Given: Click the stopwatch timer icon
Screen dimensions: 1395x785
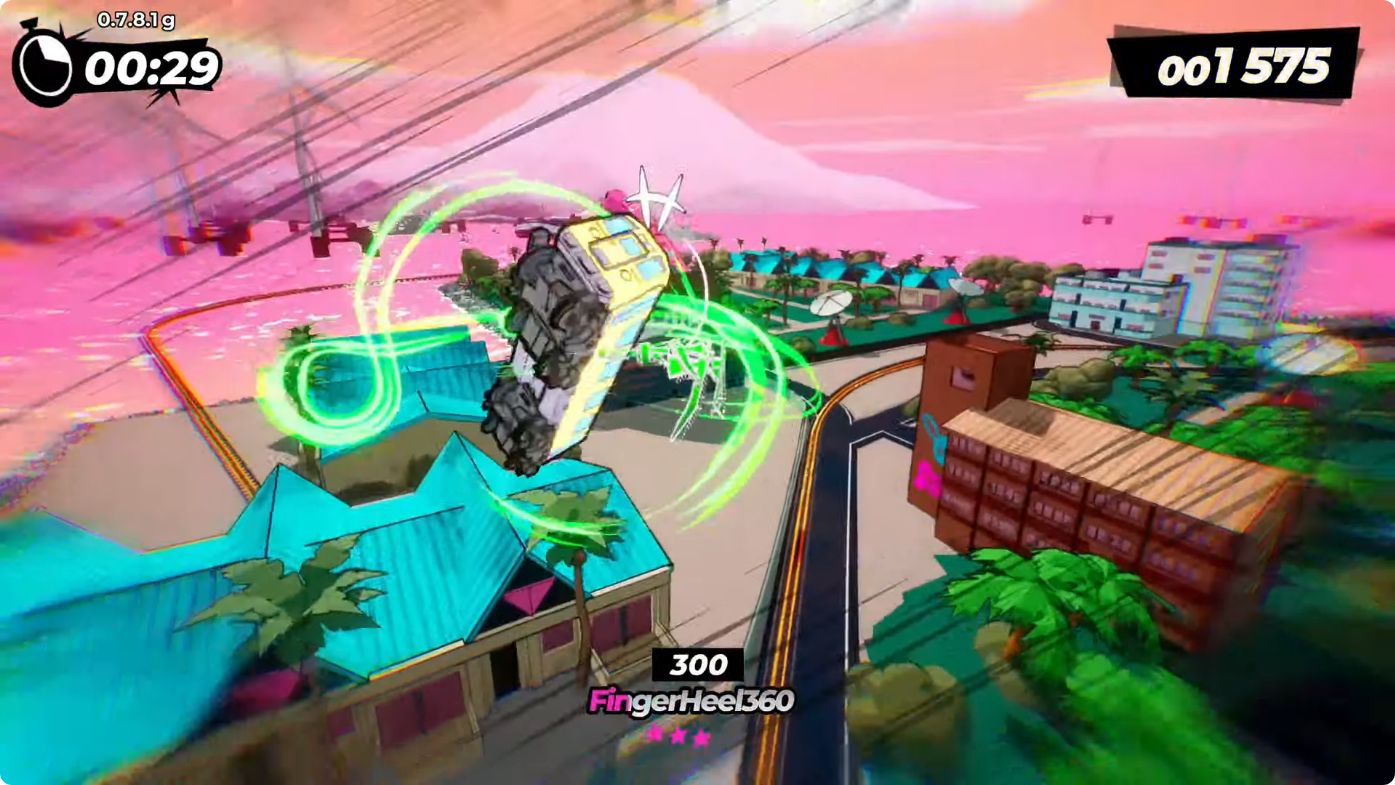Looking at the screenshot, I should (45, 68).
